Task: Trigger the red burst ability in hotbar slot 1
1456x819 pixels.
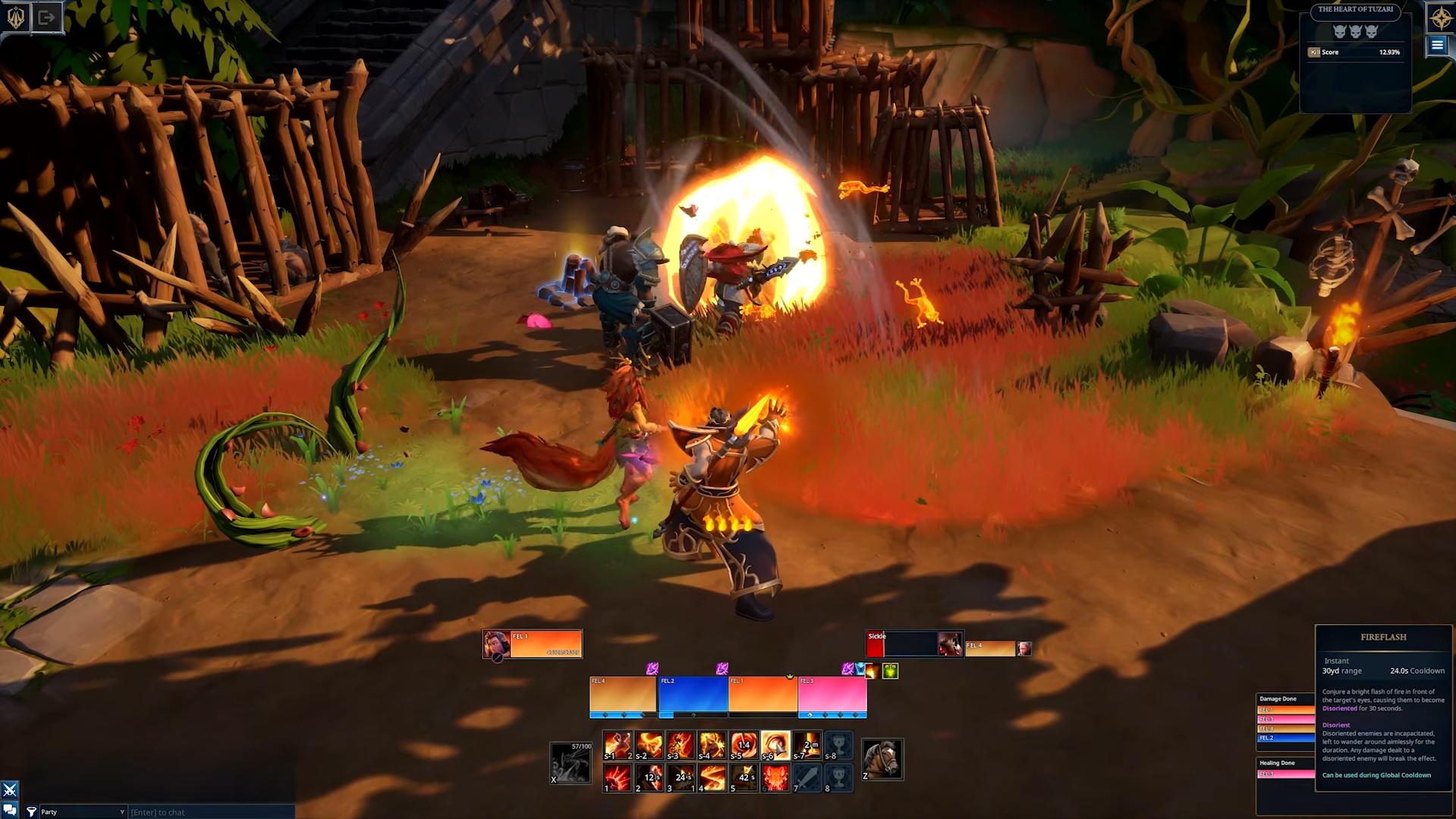Action: click(x=616, y=778)
